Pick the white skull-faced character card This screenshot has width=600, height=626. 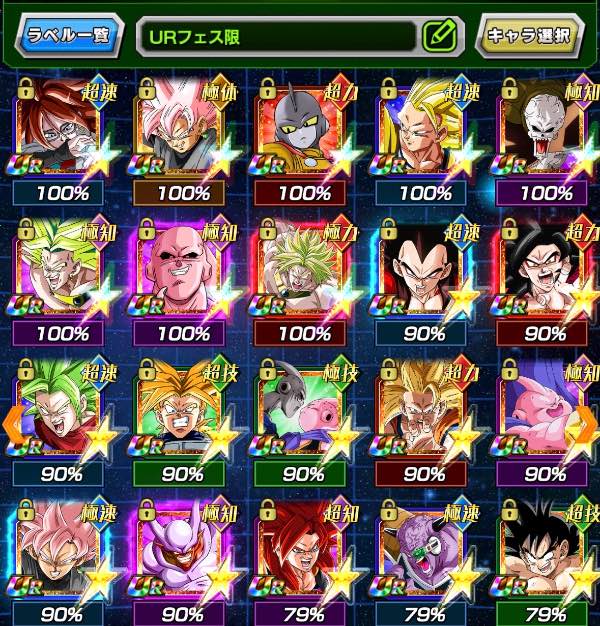(x=541, y=125)
